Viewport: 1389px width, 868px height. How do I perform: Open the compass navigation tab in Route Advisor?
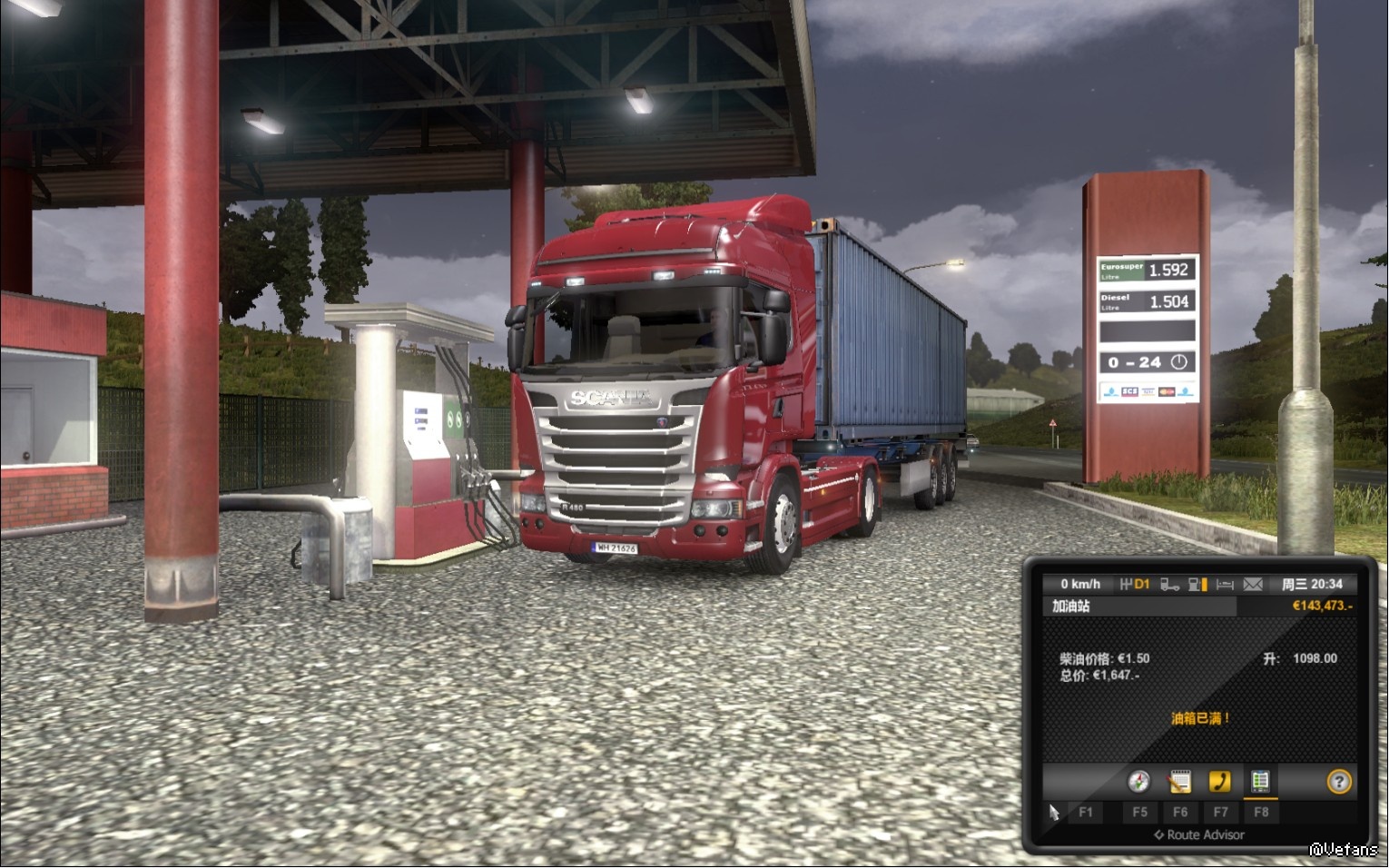tap(1138, 782)
